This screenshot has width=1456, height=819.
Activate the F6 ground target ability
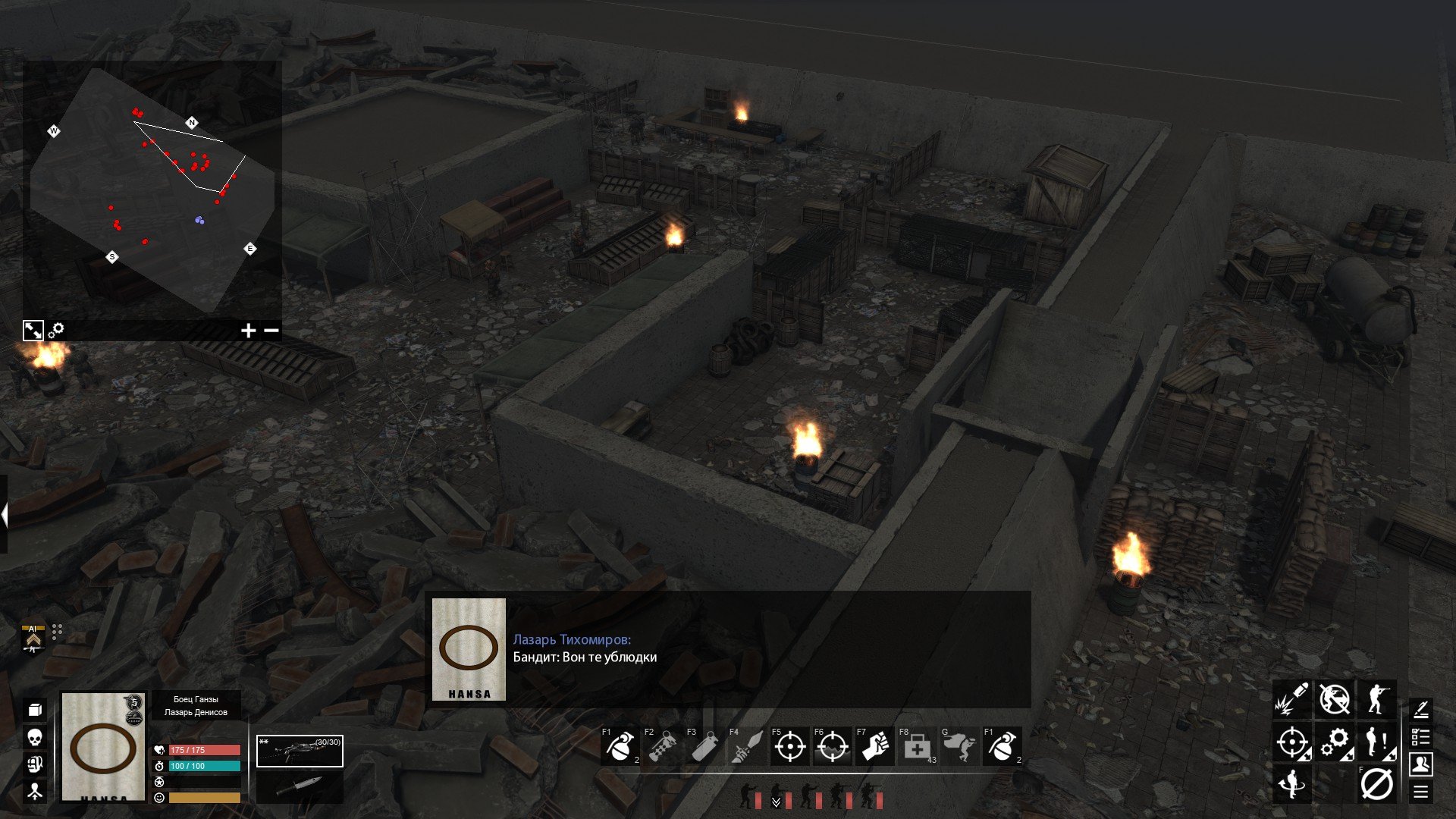coord(832,747)
